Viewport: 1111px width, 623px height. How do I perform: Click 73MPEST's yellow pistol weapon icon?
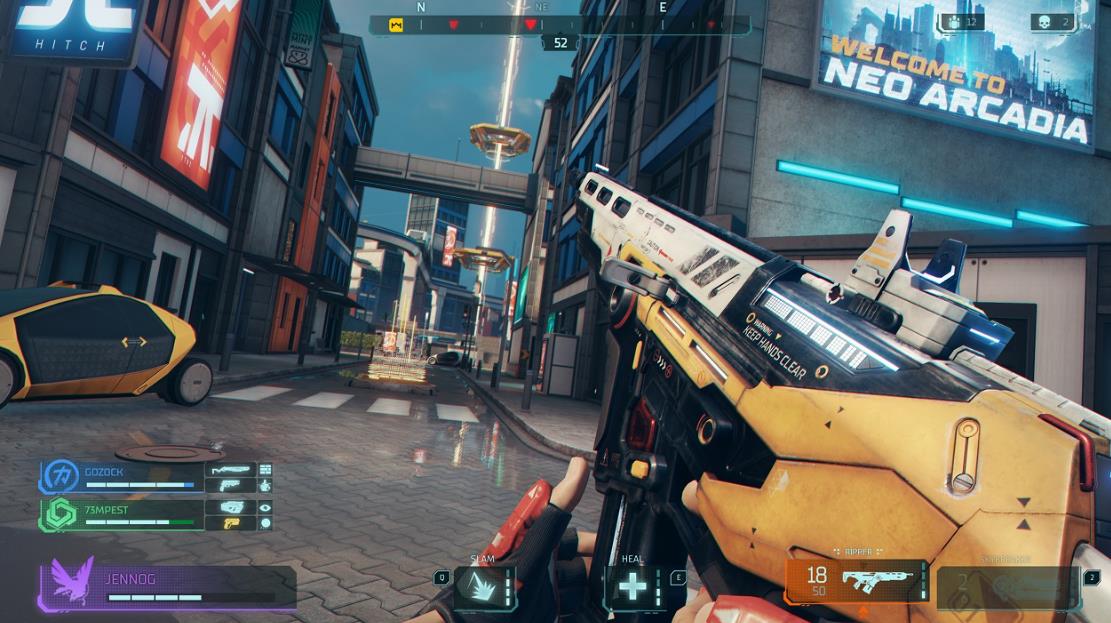230,523
